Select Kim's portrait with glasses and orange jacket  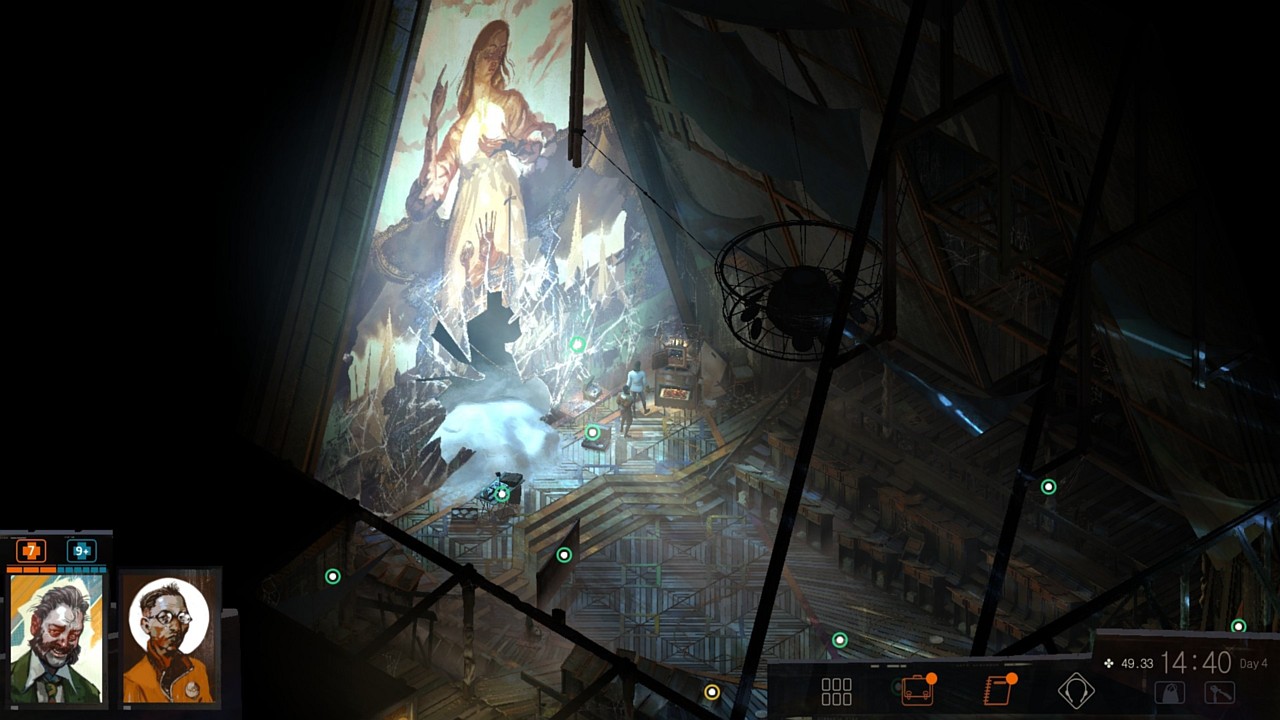click(169, 638)
